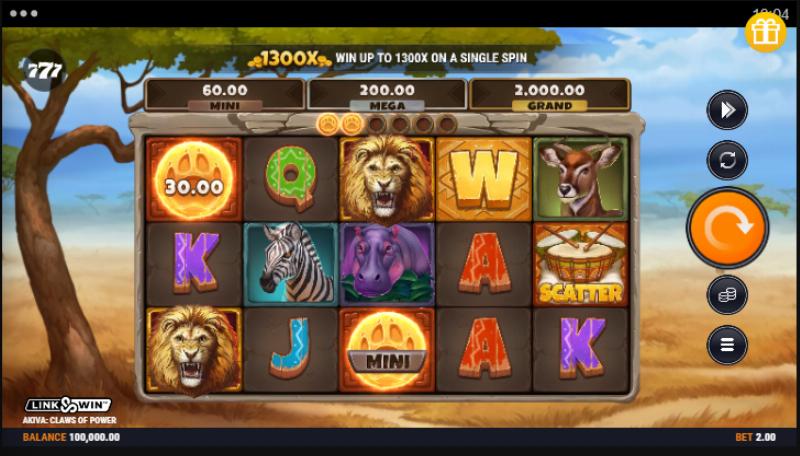Activate the fast-forward turbo spin button
The image size is (800, 456).
click(x=727, y=110)
